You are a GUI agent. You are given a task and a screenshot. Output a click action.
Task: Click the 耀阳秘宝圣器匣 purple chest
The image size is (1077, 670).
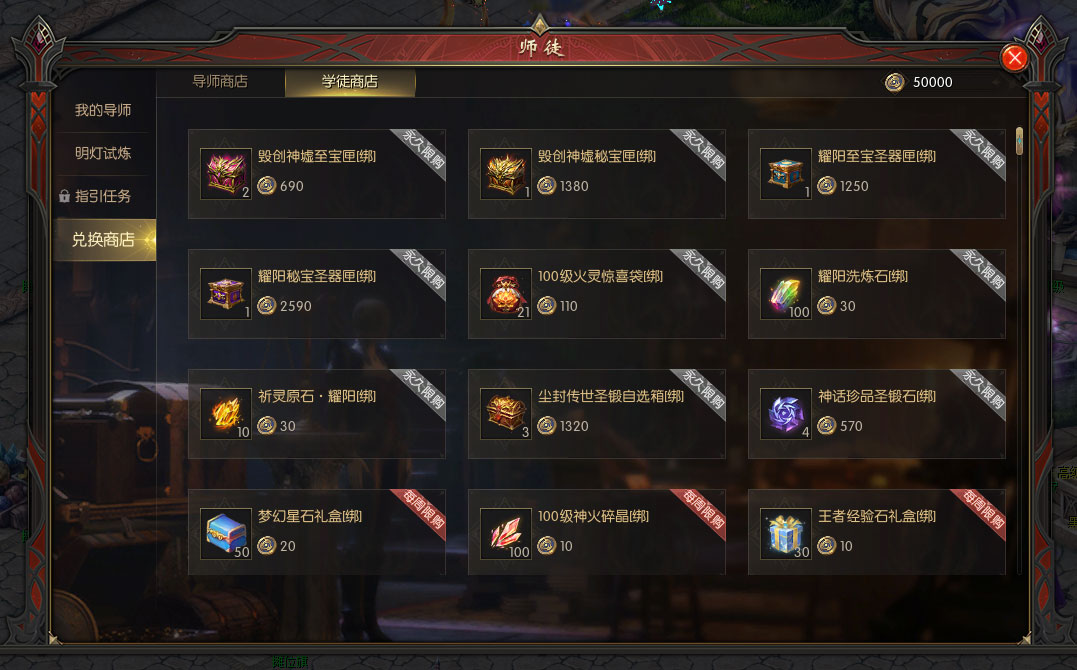pos(226,294)
